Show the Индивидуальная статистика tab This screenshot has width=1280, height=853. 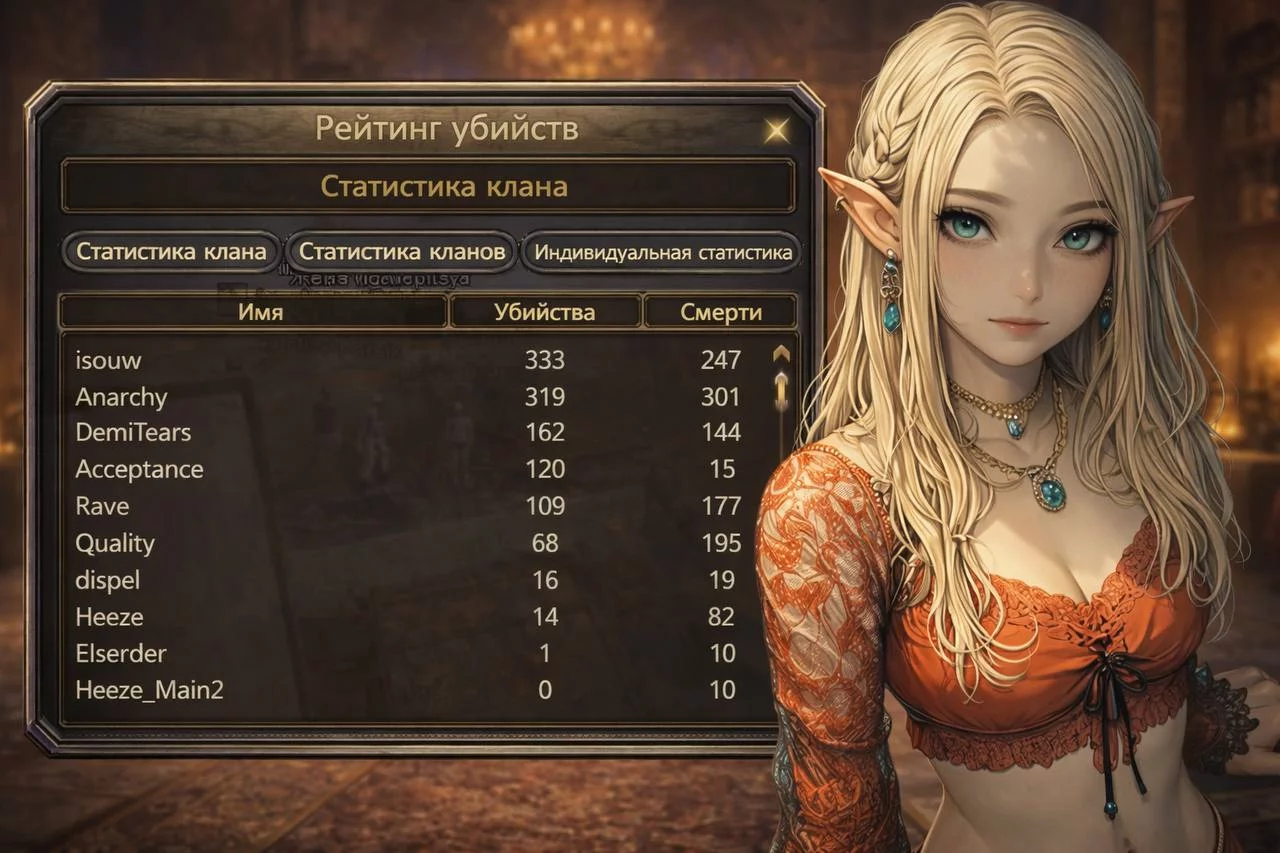pos(662,252)
